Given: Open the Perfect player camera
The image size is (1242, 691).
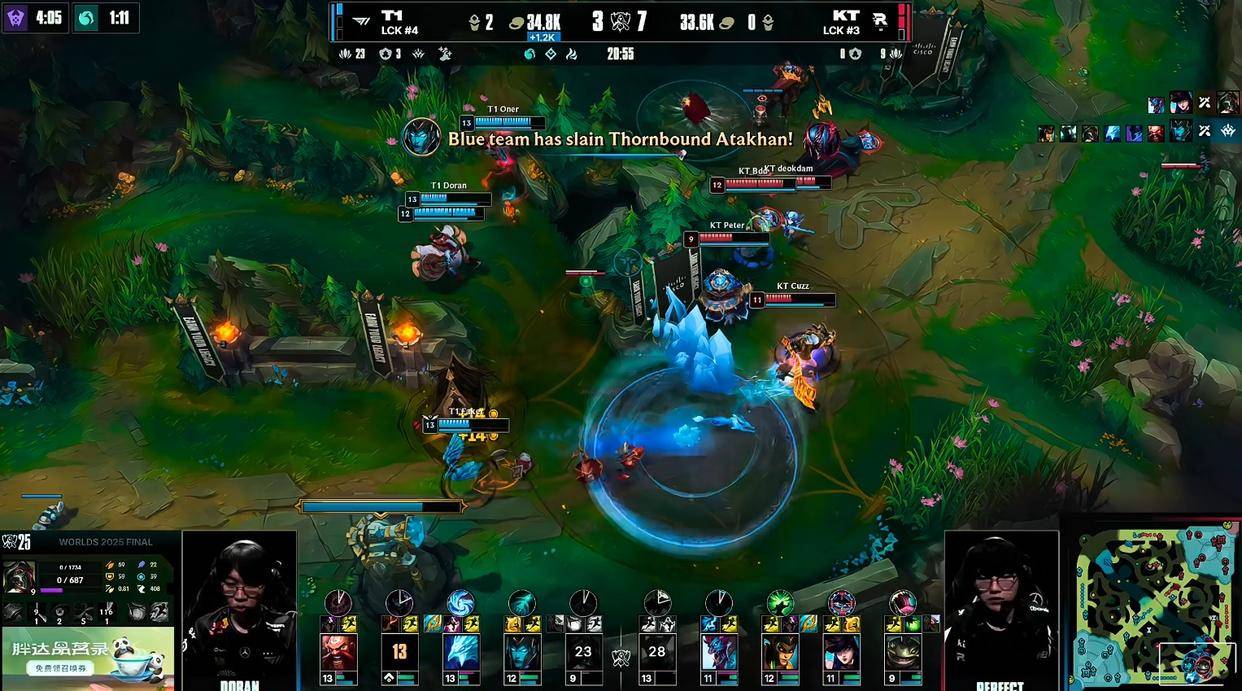Looking at the screenshot, I should tap(1001, 608).
